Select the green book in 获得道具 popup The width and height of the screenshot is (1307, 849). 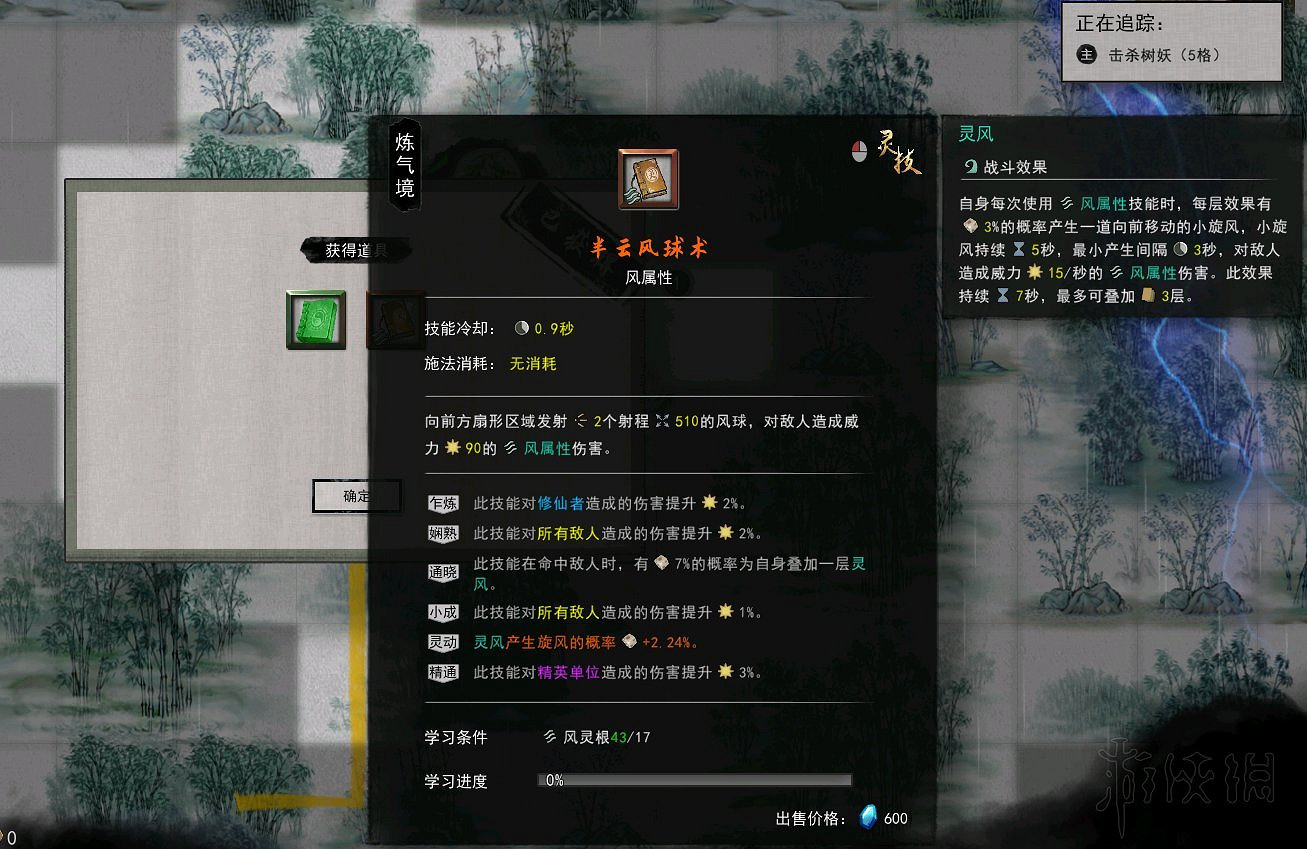pos(316,318)
